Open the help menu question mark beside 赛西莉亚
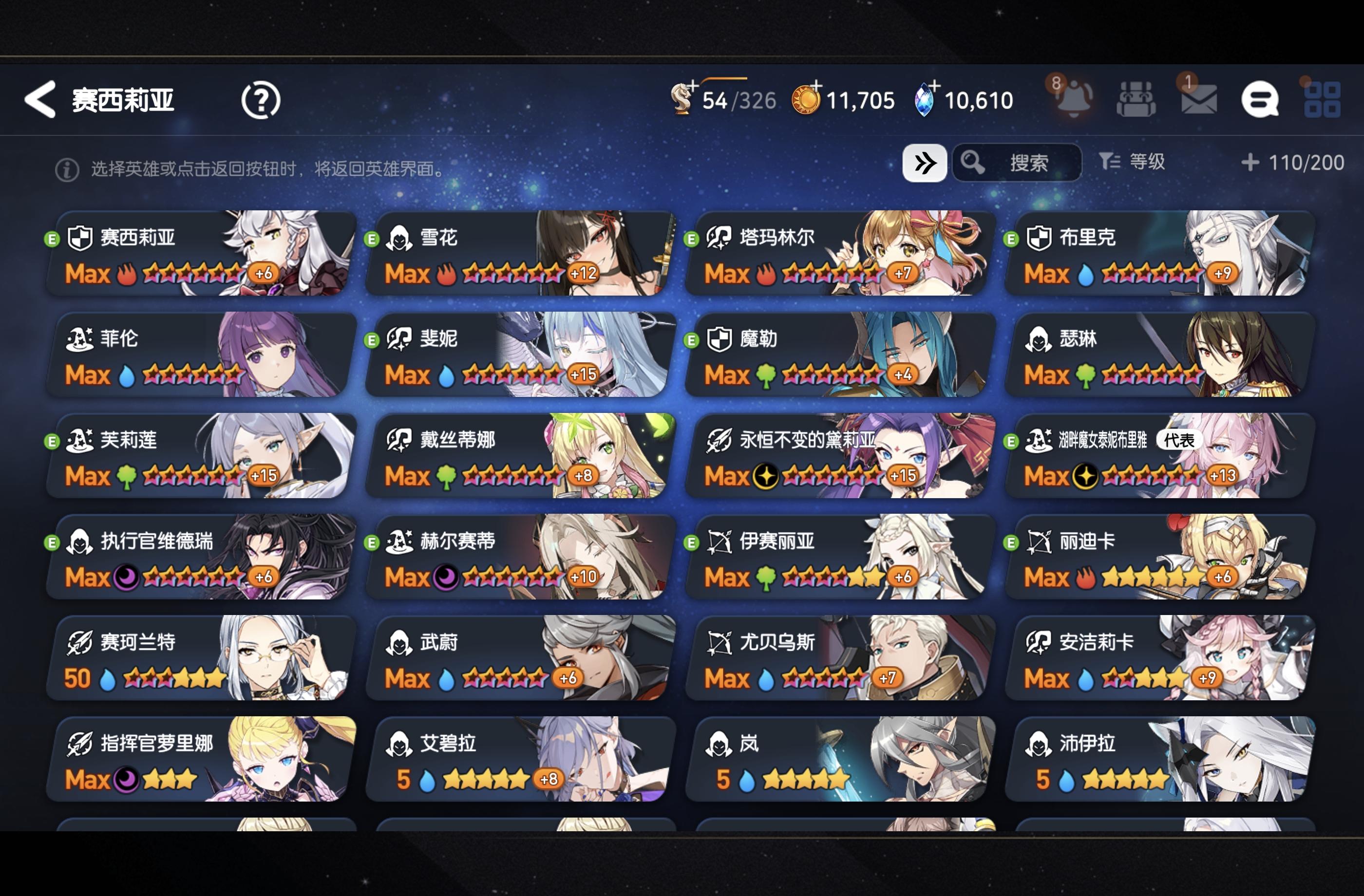Image resolution: width=1364 pixels, height=896 pixels. point(261,101)
